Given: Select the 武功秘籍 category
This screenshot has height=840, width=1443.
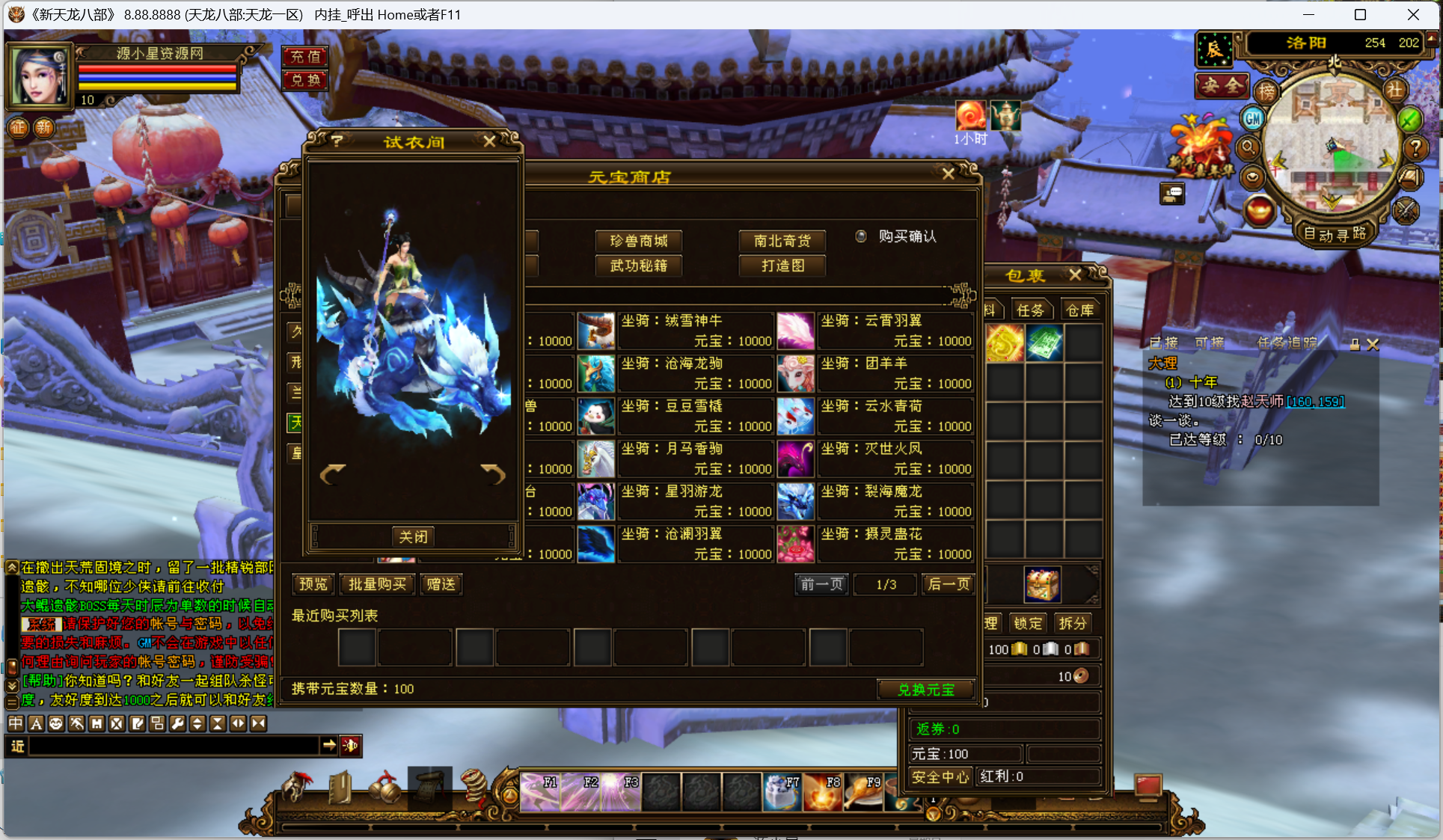Looking at the screenshot, I should [x=638, y=266].
